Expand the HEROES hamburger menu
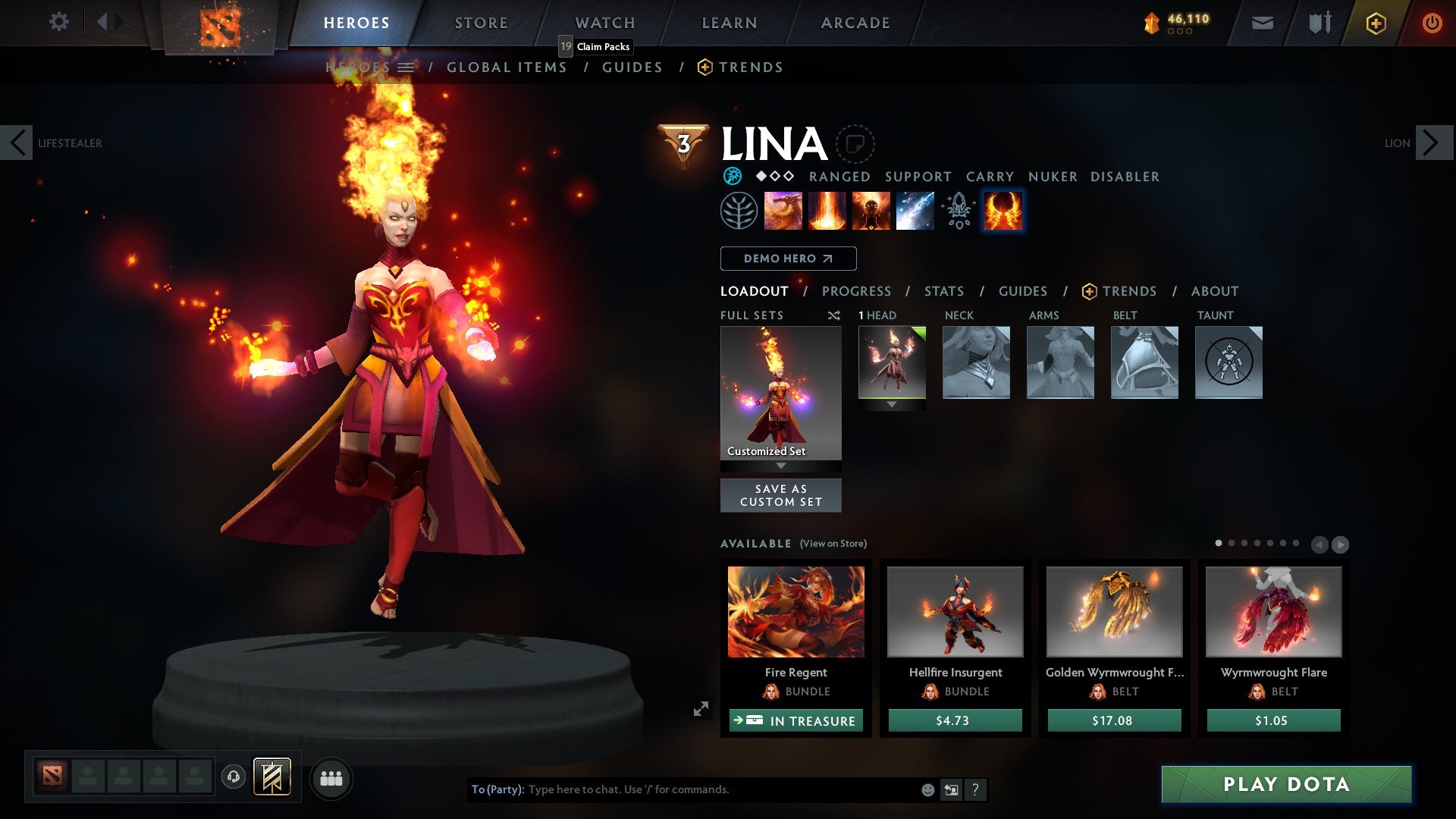1456x819 pixels. point(407,67)
